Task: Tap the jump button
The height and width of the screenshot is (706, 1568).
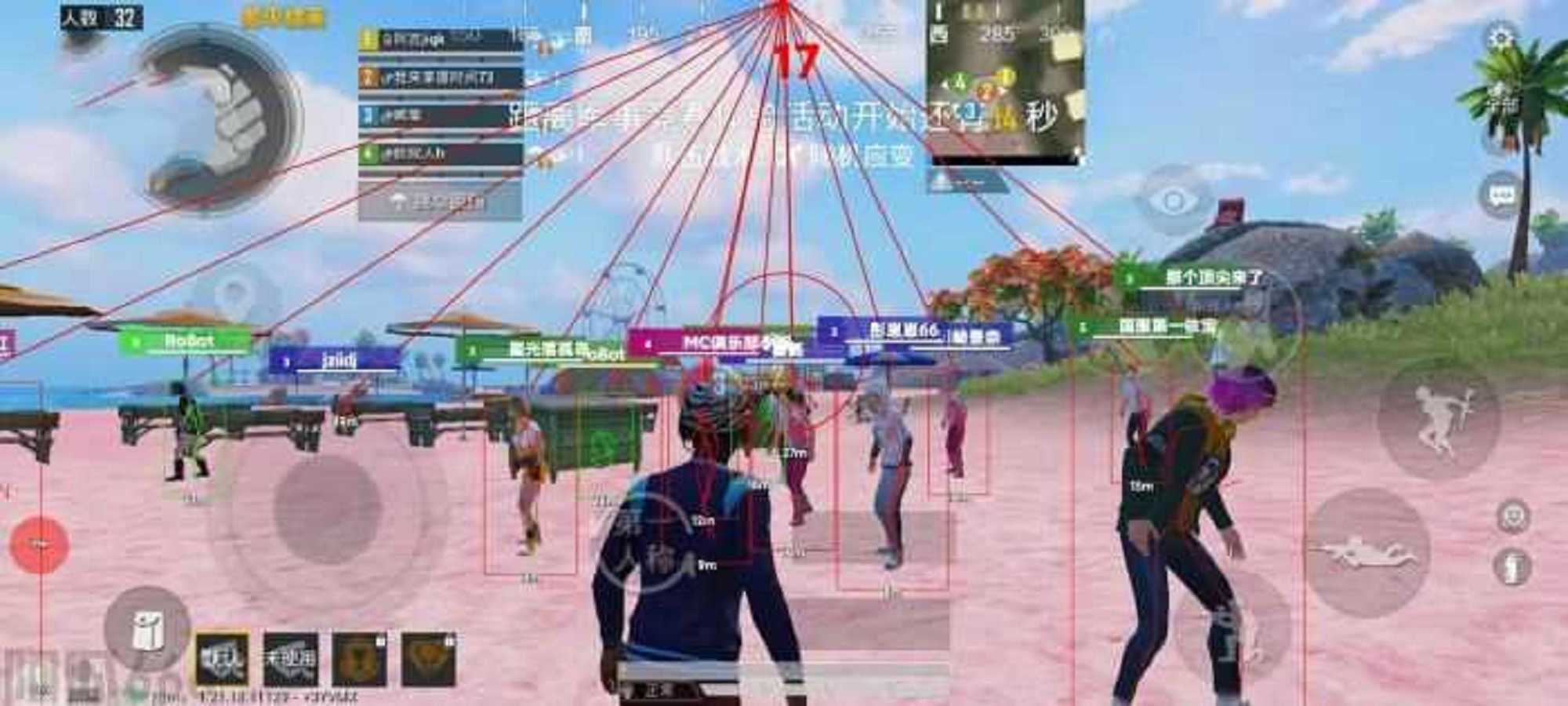Action: [x=1439, y=420]
